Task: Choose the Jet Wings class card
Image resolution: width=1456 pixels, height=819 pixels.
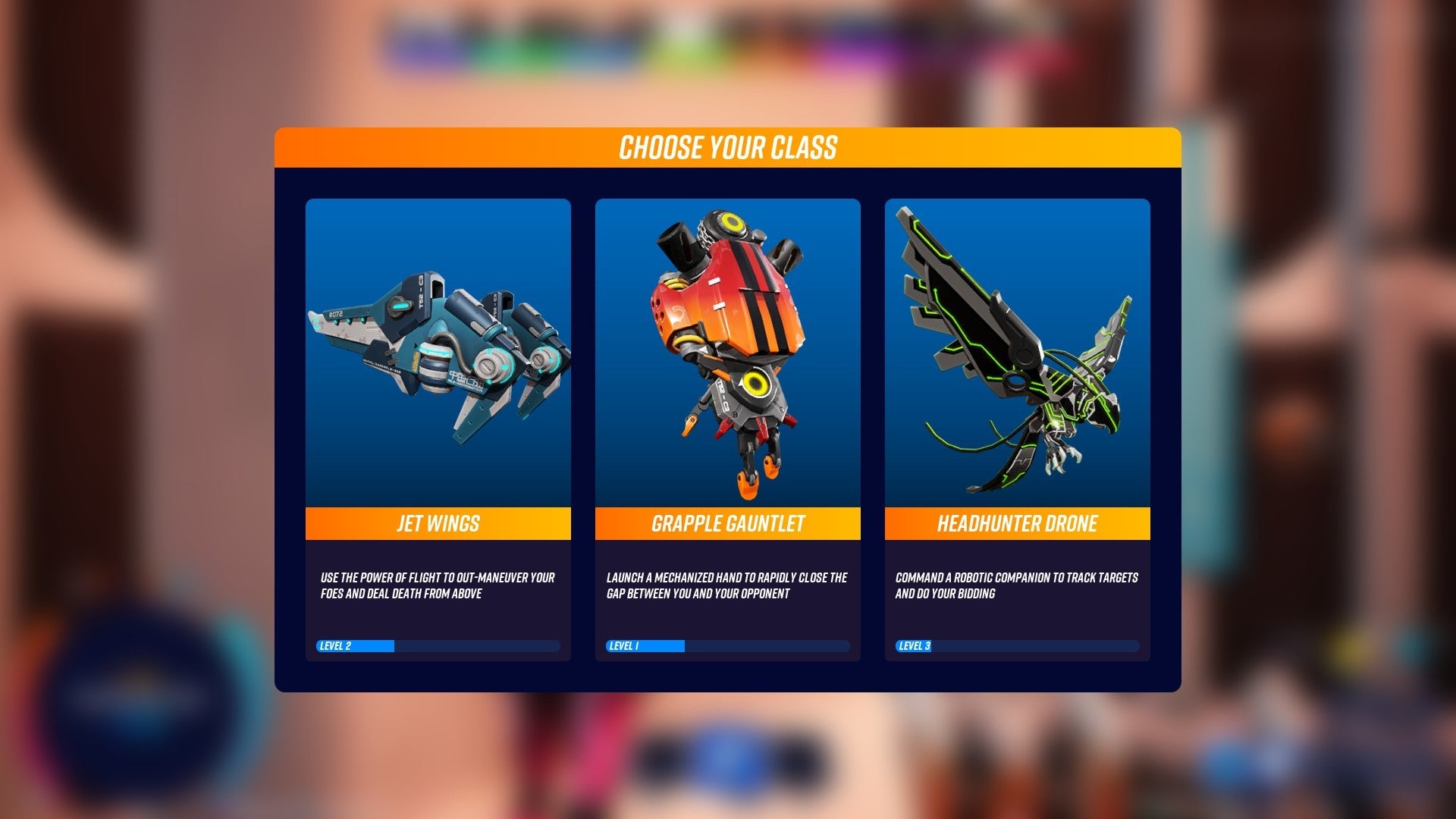Action: coord(438,429)
